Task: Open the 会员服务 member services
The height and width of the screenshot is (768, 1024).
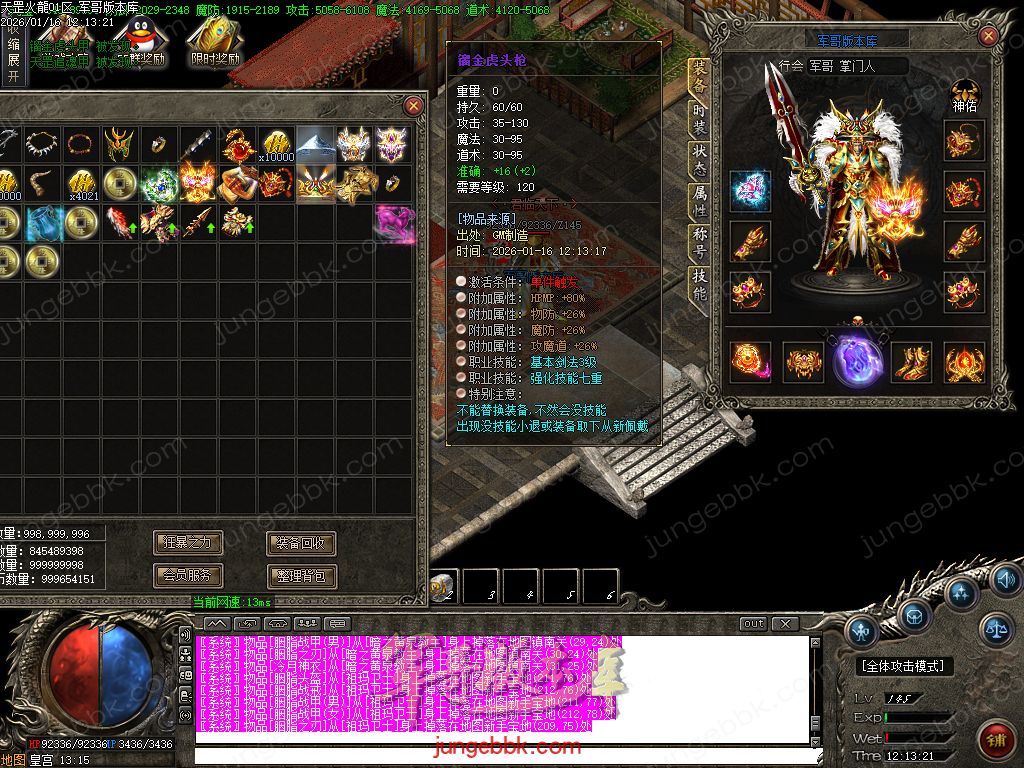Action: pyautogui.click(x=188, y=576)
